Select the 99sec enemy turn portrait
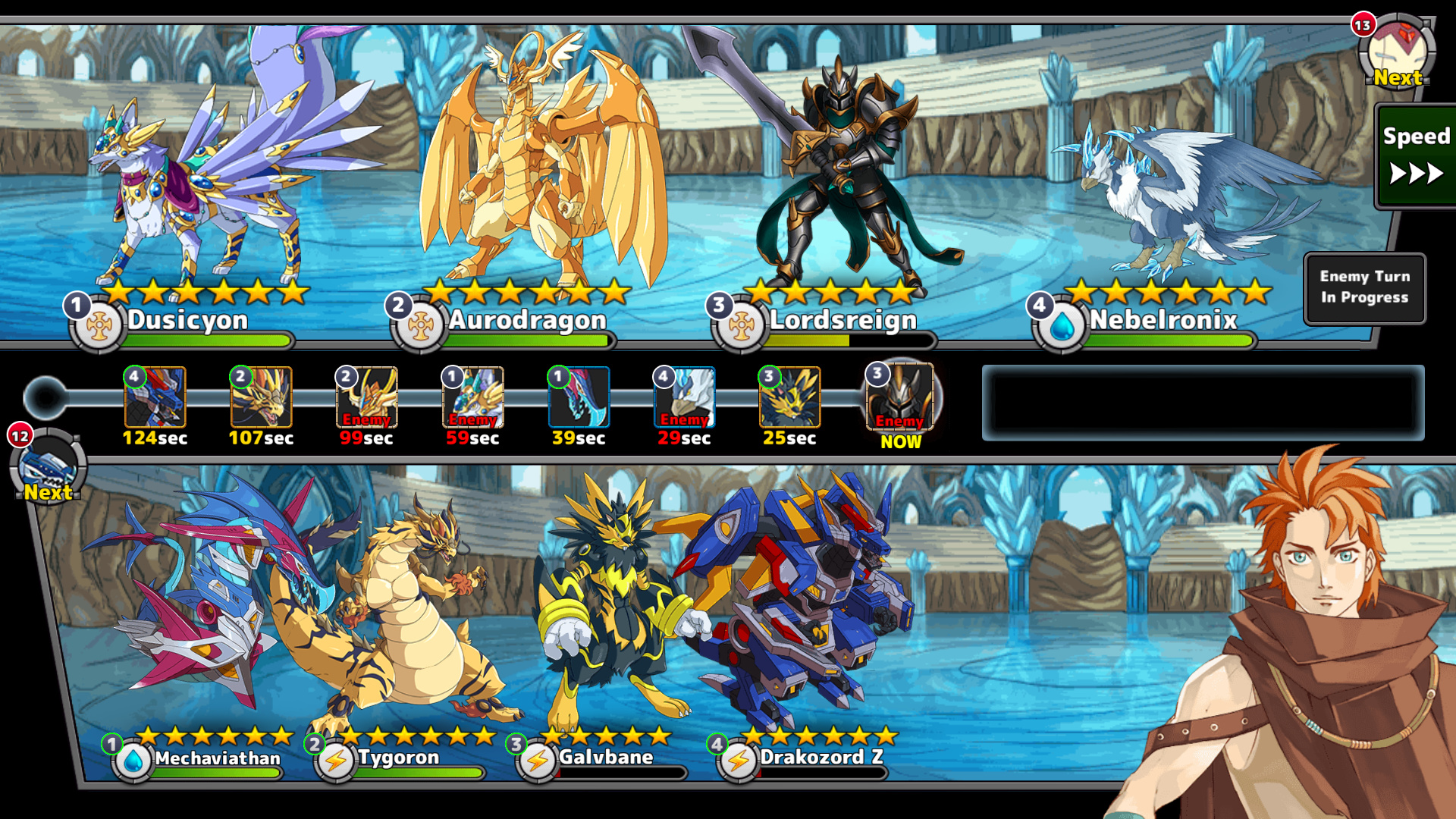Viewport: 1456px width, 819px height. (366, 397)
